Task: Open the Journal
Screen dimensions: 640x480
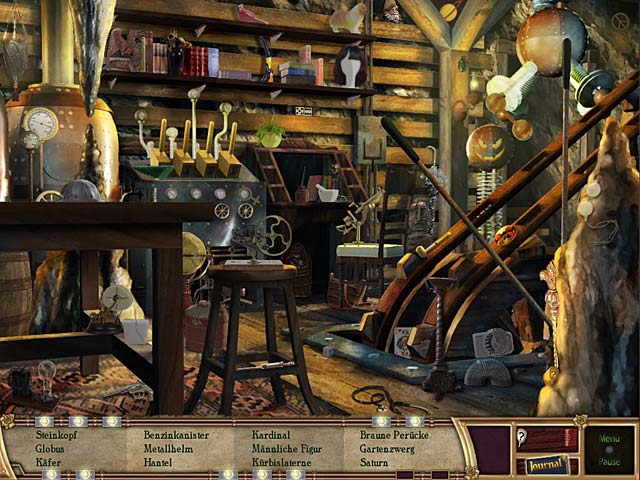Action: (546, 464)
